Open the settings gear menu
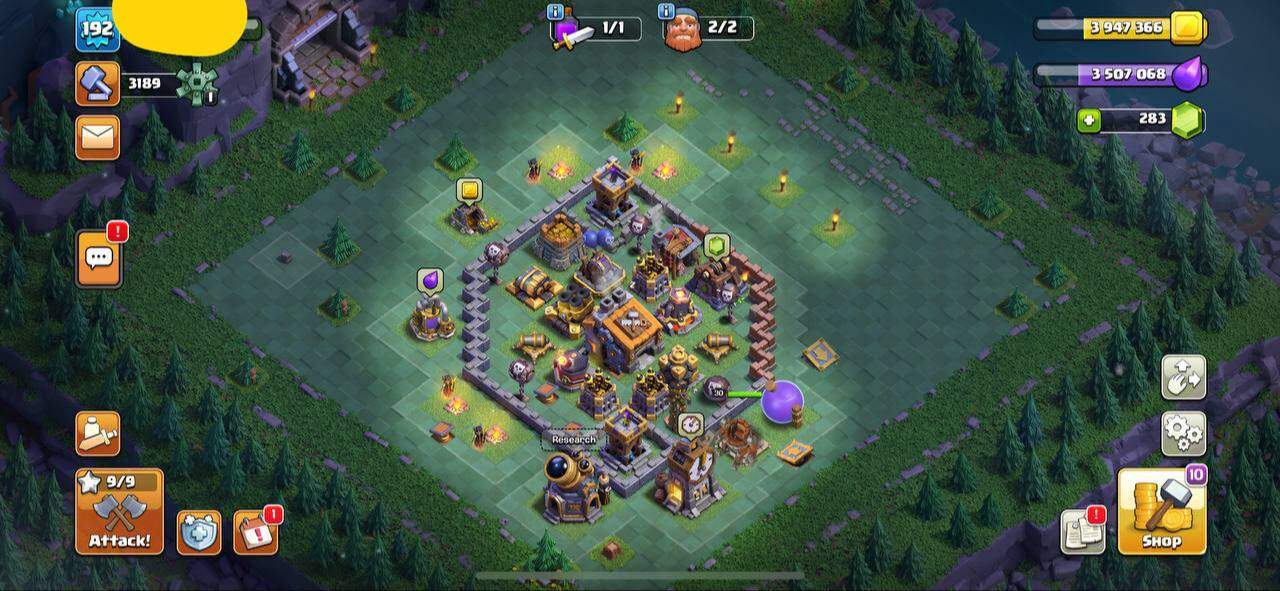This screenshot has width=1280, height=591. coord(1183,433)
